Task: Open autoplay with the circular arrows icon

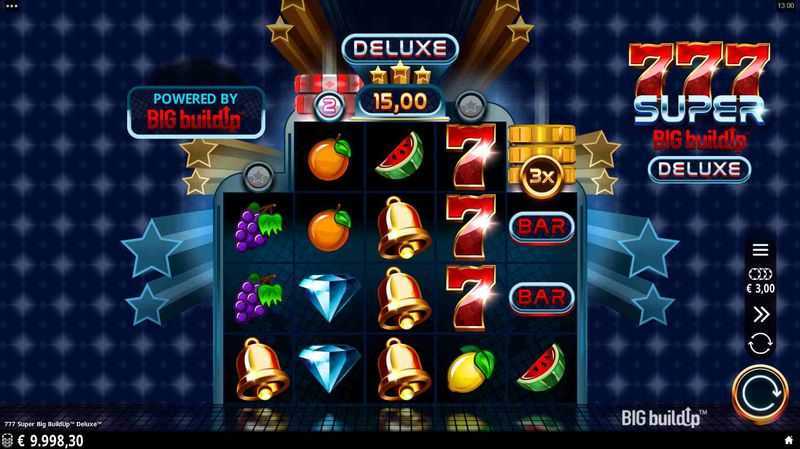Action: [x=760, y=343]
